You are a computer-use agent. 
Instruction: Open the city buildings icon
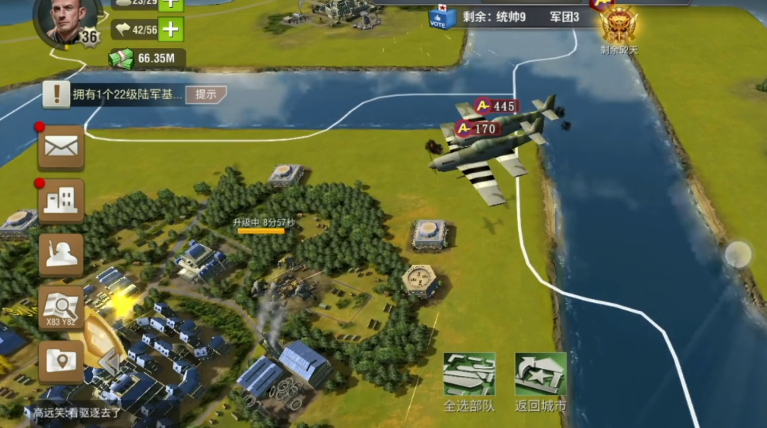pos(61,201)
